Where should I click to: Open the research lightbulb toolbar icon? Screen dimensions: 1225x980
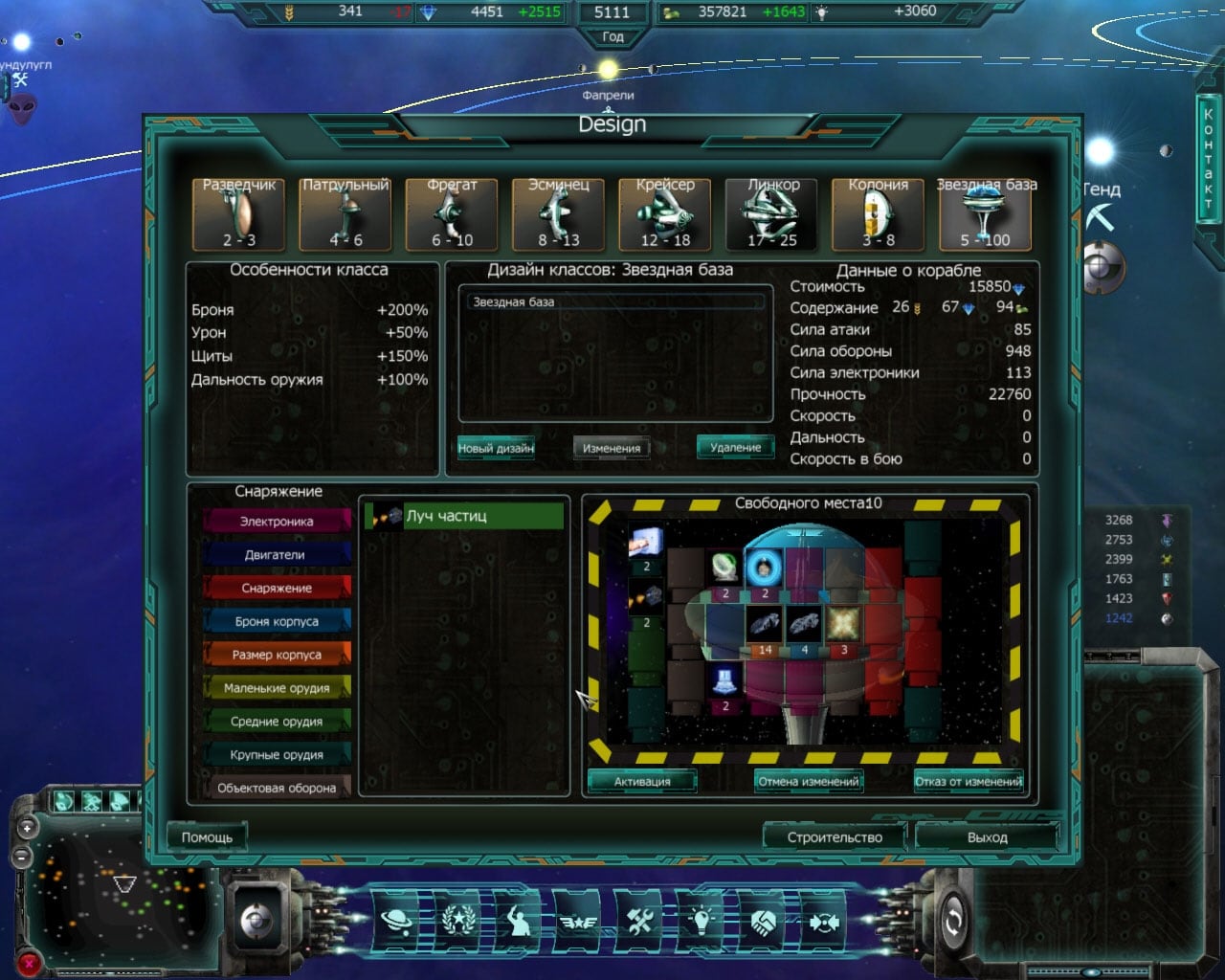(702, 922)
